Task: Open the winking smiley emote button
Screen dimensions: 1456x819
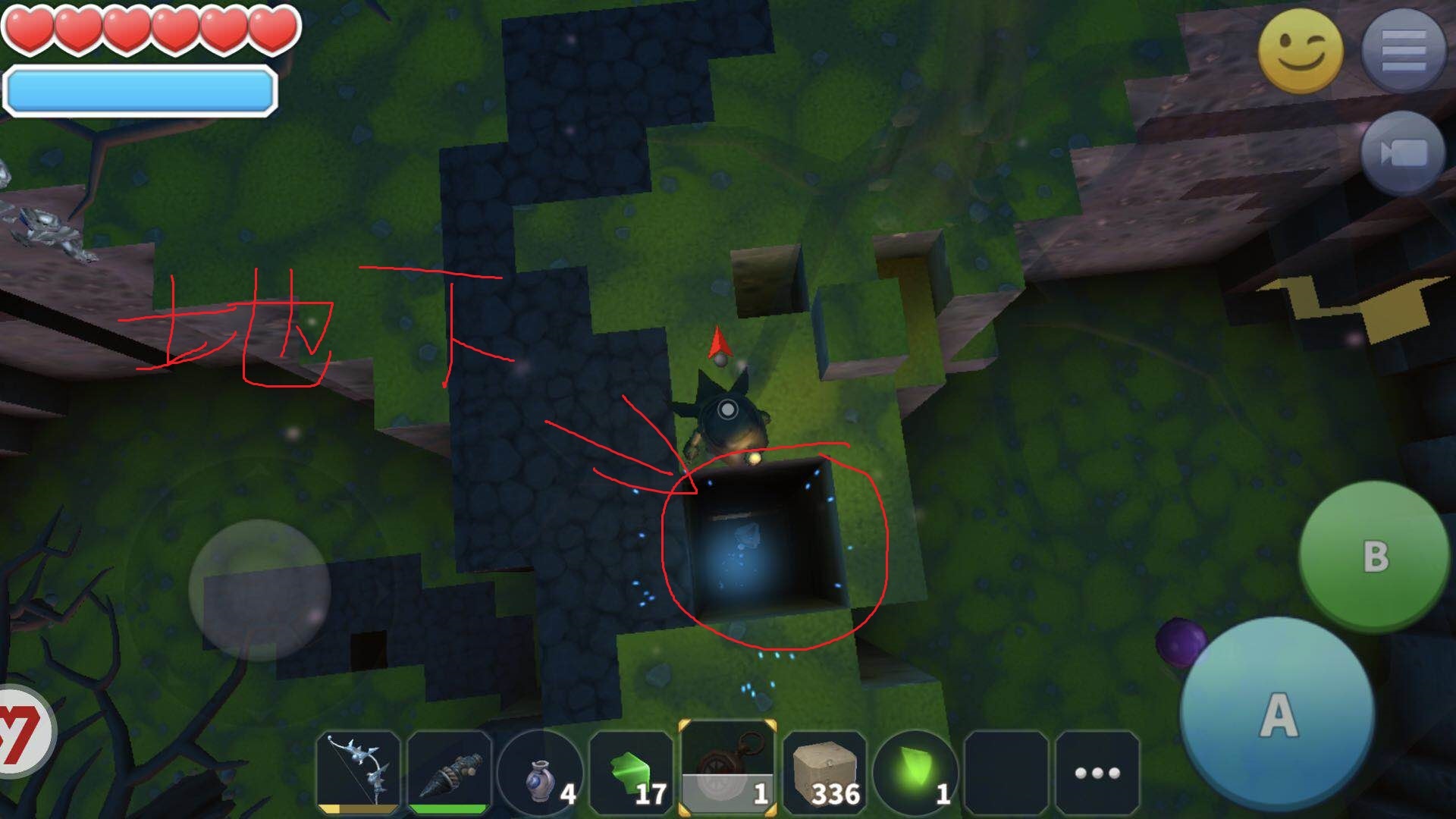Action: pyautogui.click(x=1300, y=50)
